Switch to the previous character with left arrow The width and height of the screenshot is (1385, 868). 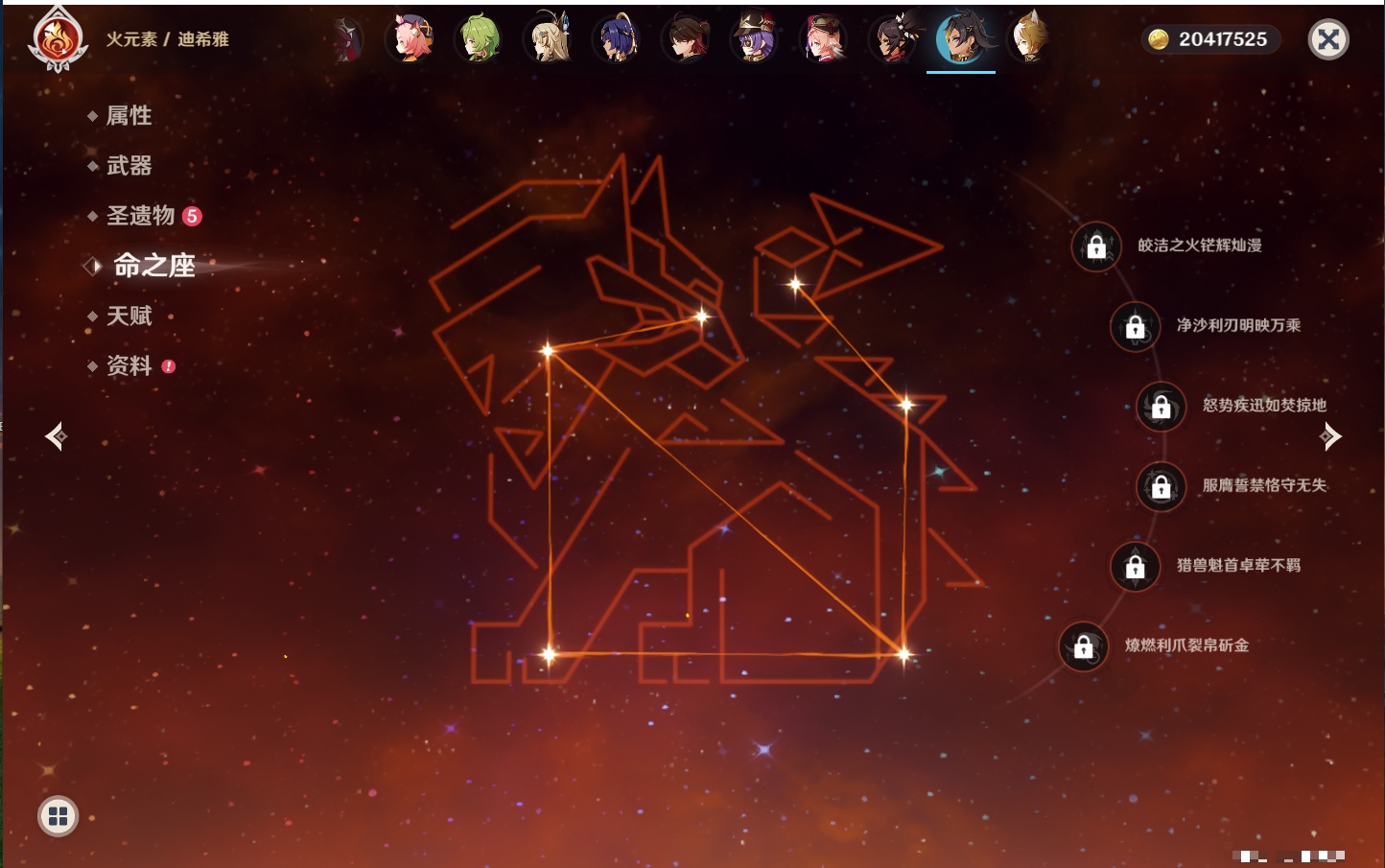[x=56, y=436]
